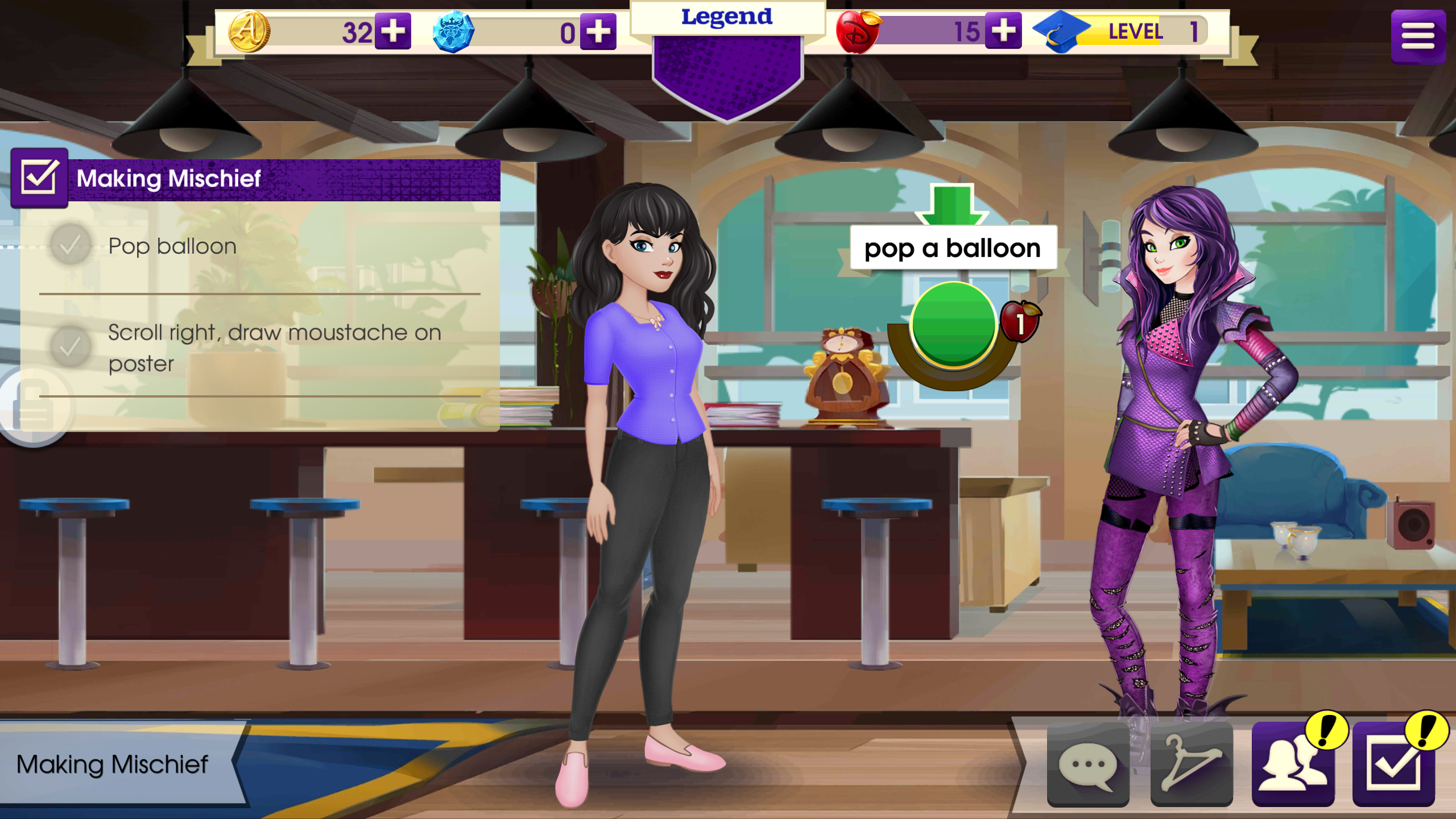Open the chat speech bubble
This screenshot has height=819, width=1456.
(1087, 764)
